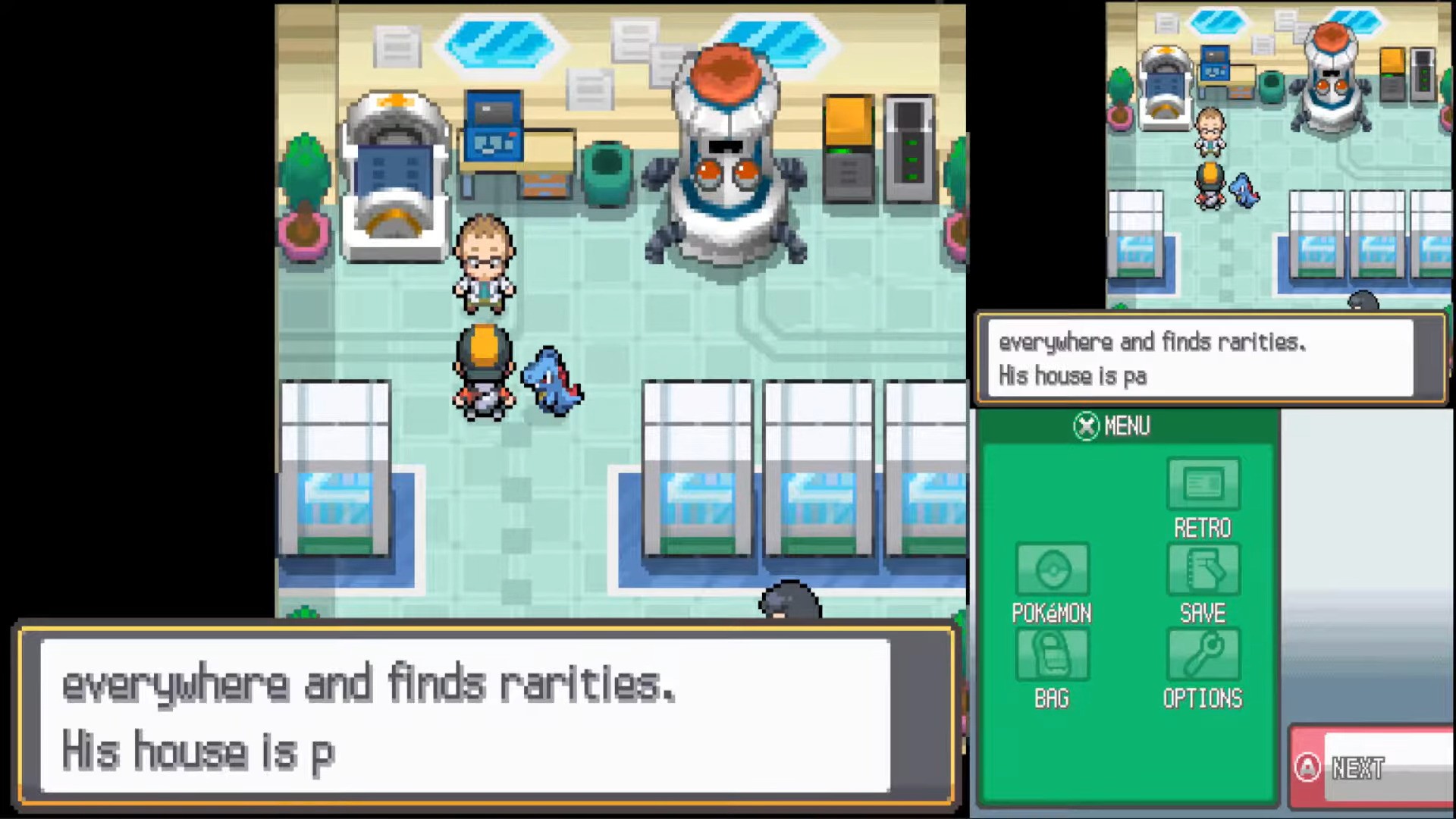Click the blue PC terminal on the desk
The image size is (1456, 819).
click(x=494, y=125)
